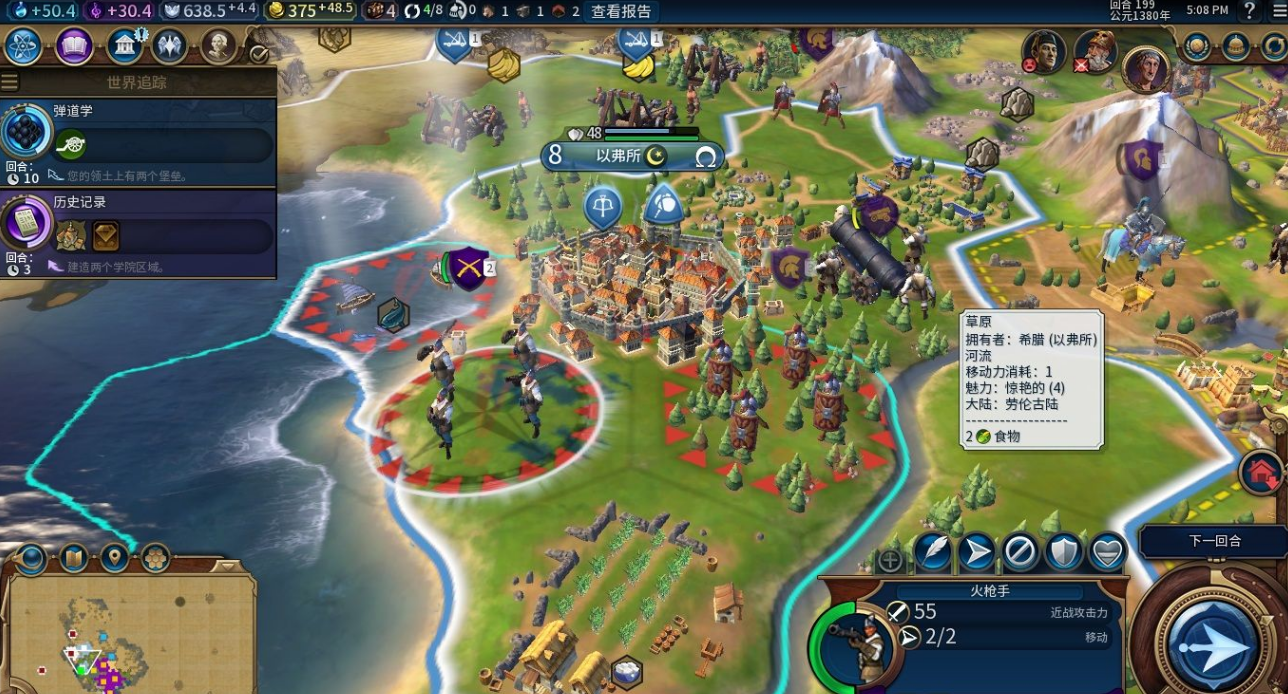The image size is (1288, 694).
Task: Select the heal heart unit action
Action: pyautogui.click(x=1107, y=553)
